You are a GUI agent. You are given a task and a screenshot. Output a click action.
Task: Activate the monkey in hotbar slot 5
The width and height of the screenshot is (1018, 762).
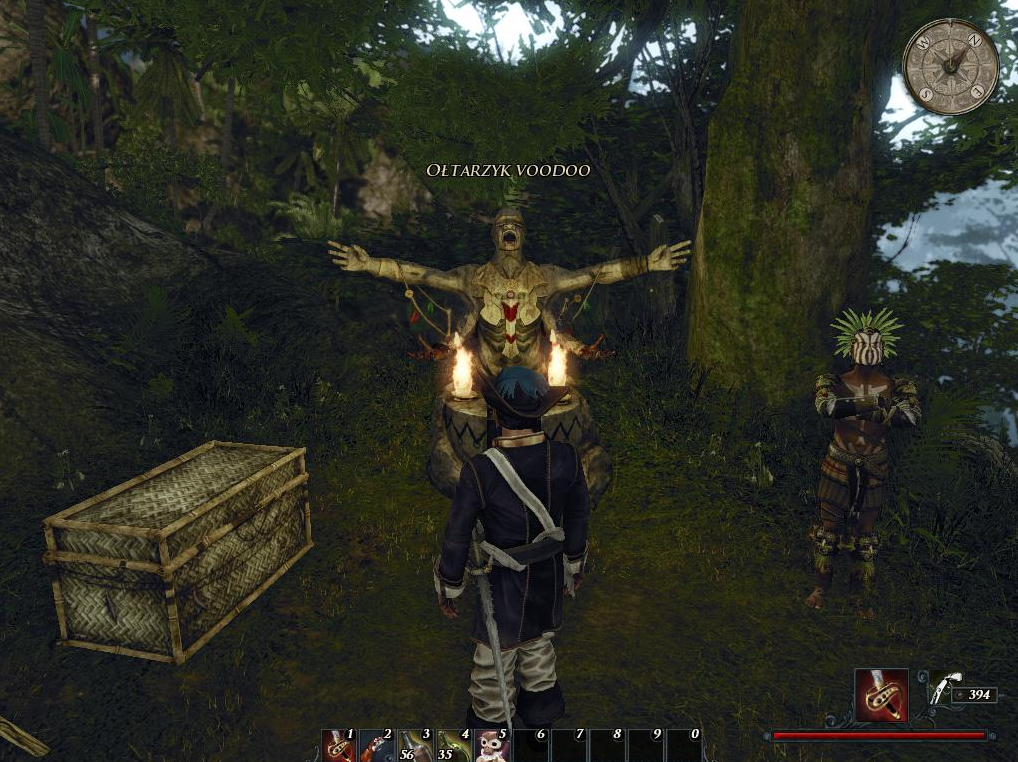click(x=491, y=746)
